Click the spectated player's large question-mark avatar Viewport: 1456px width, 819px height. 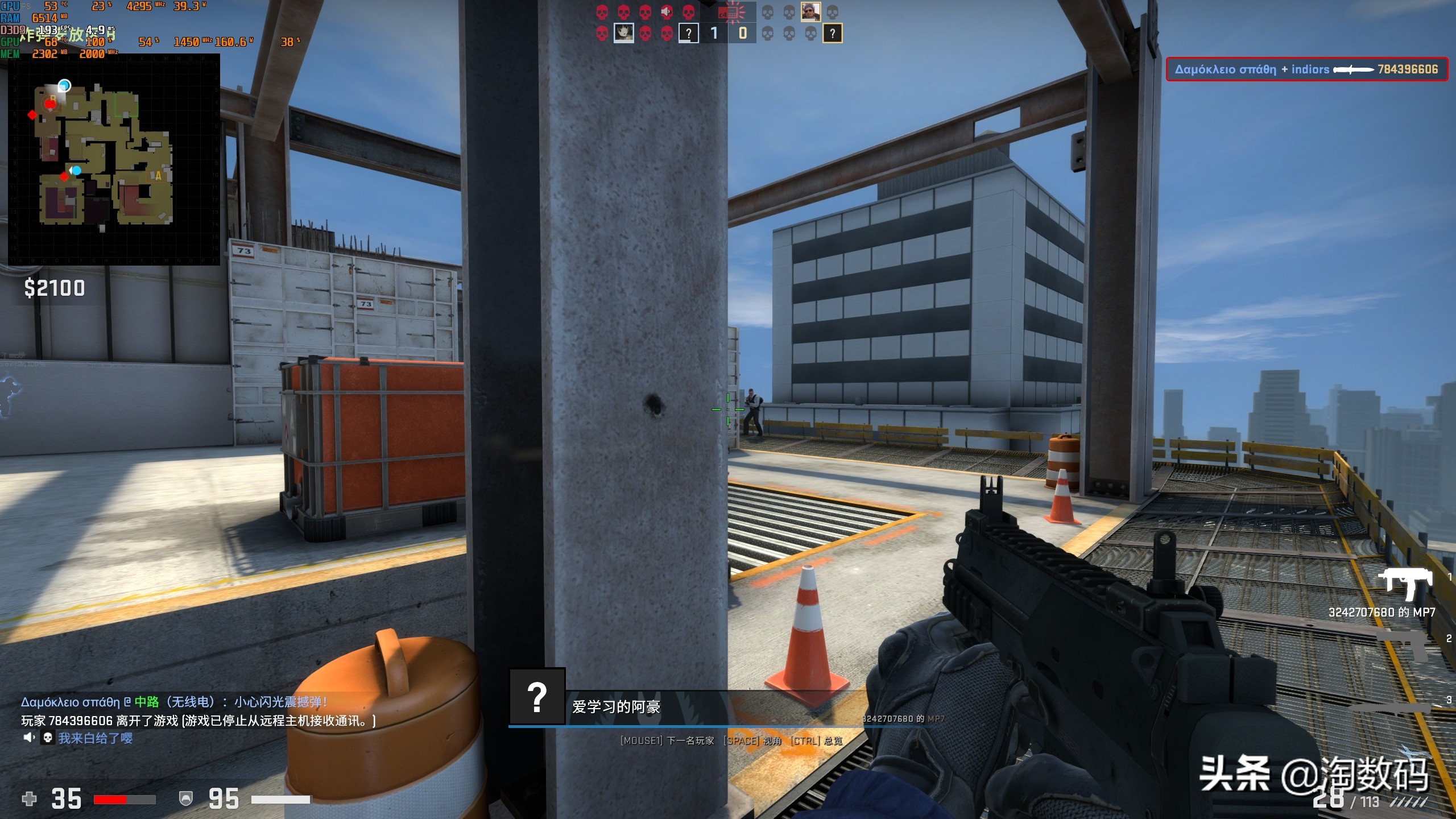click(537, 697)
